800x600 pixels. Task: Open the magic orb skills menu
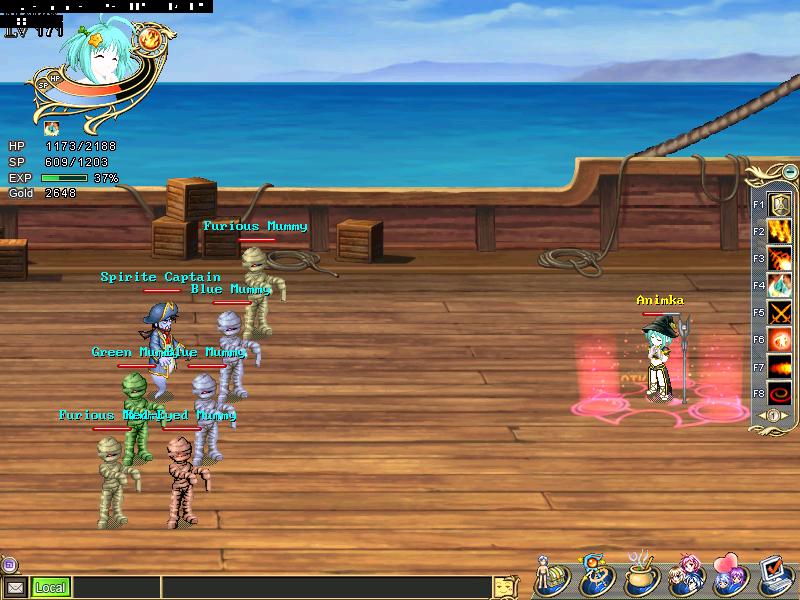coord(596,577)
